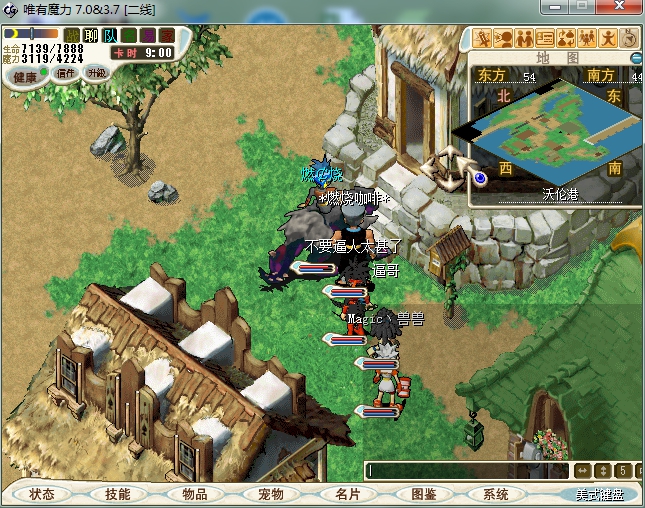Open the 信件 mail button

tap(66, 73)
